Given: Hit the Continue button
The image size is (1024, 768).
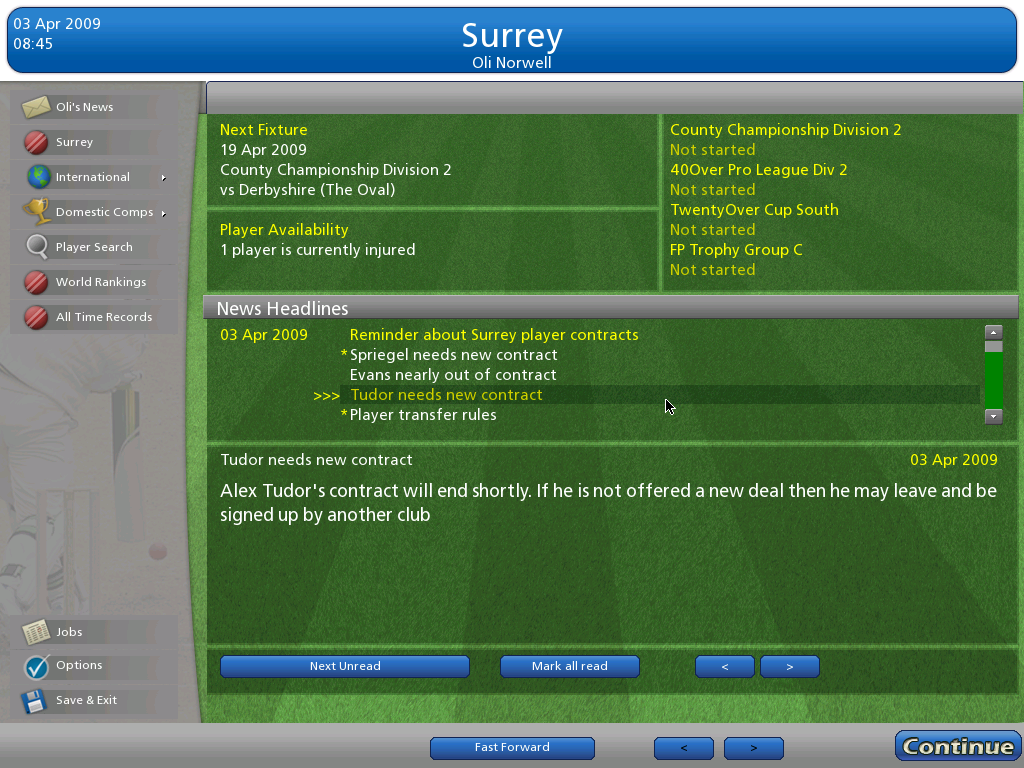Looking at the screenshot, I should pyautogui.click(x=957, y=746).
